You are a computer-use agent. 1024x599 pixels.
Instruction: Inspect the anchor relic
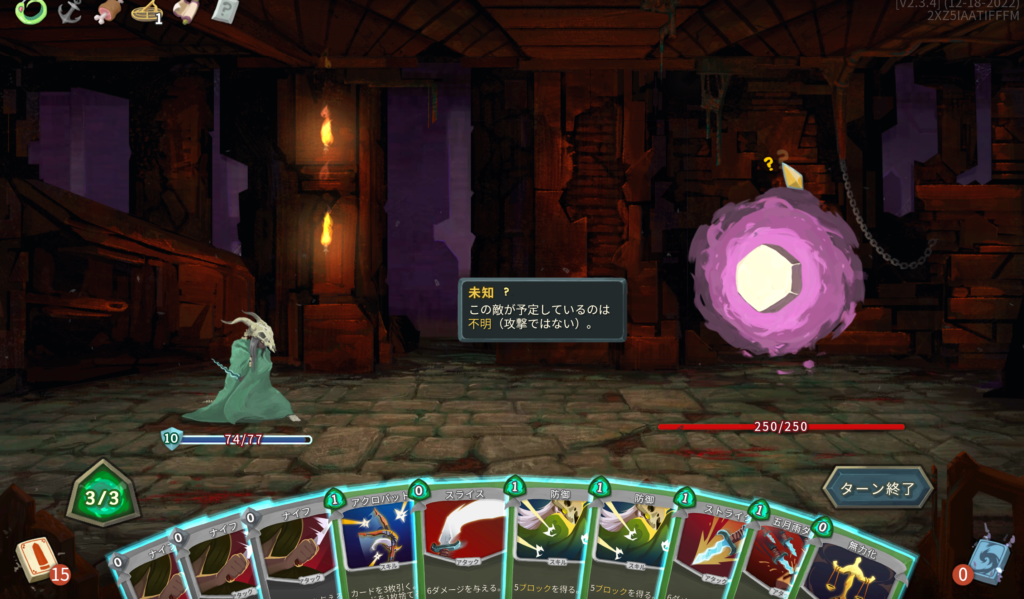70,11
